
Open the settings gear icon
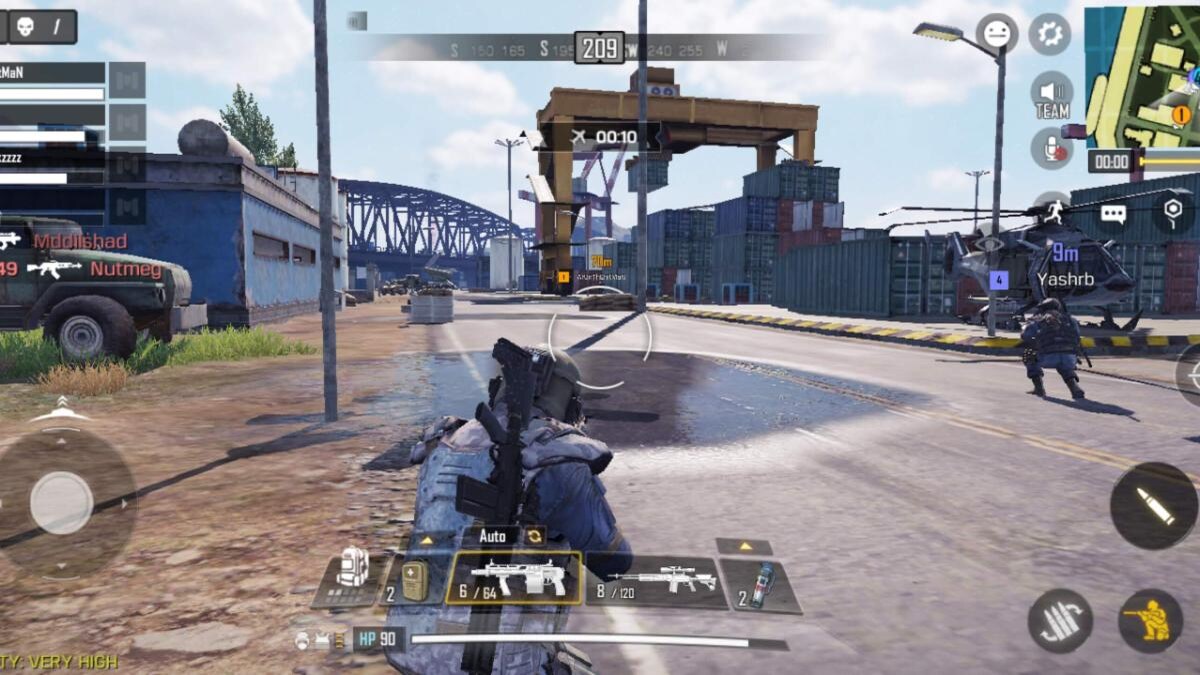(x=1049, y=34)
